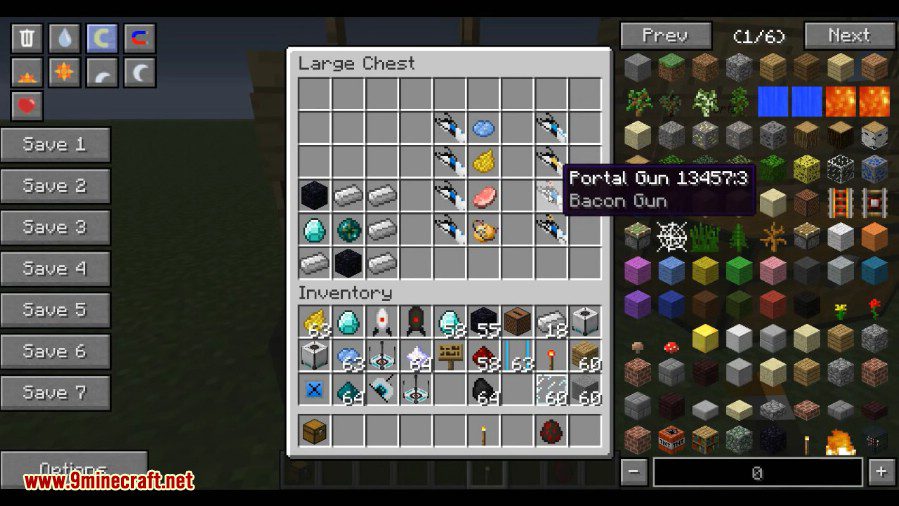Click the trash can delete button
This screenshot has height=506, width=899.
coord(26,38)
